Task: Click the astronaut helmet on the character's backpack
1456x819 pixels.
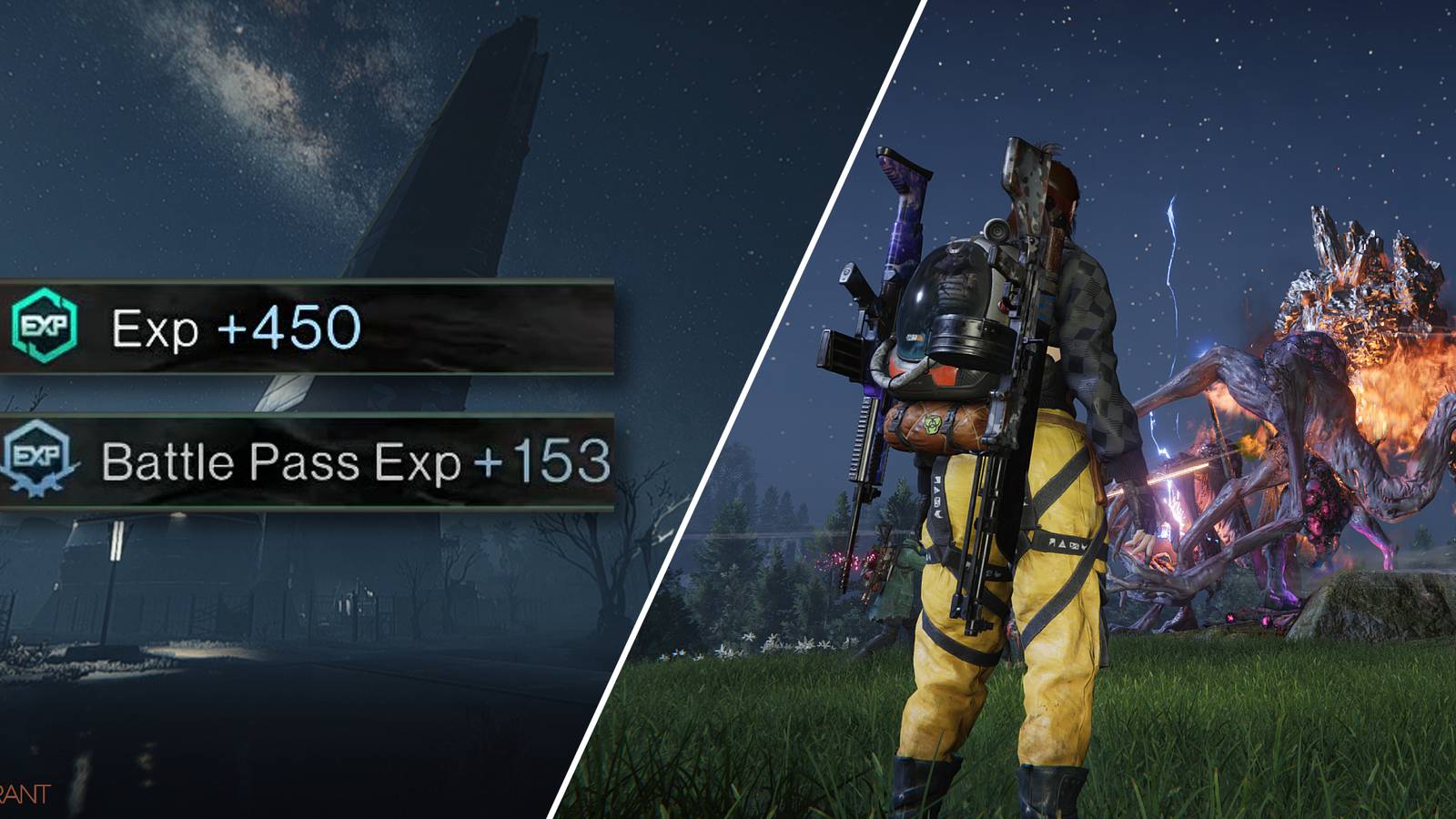Action: 955,309
